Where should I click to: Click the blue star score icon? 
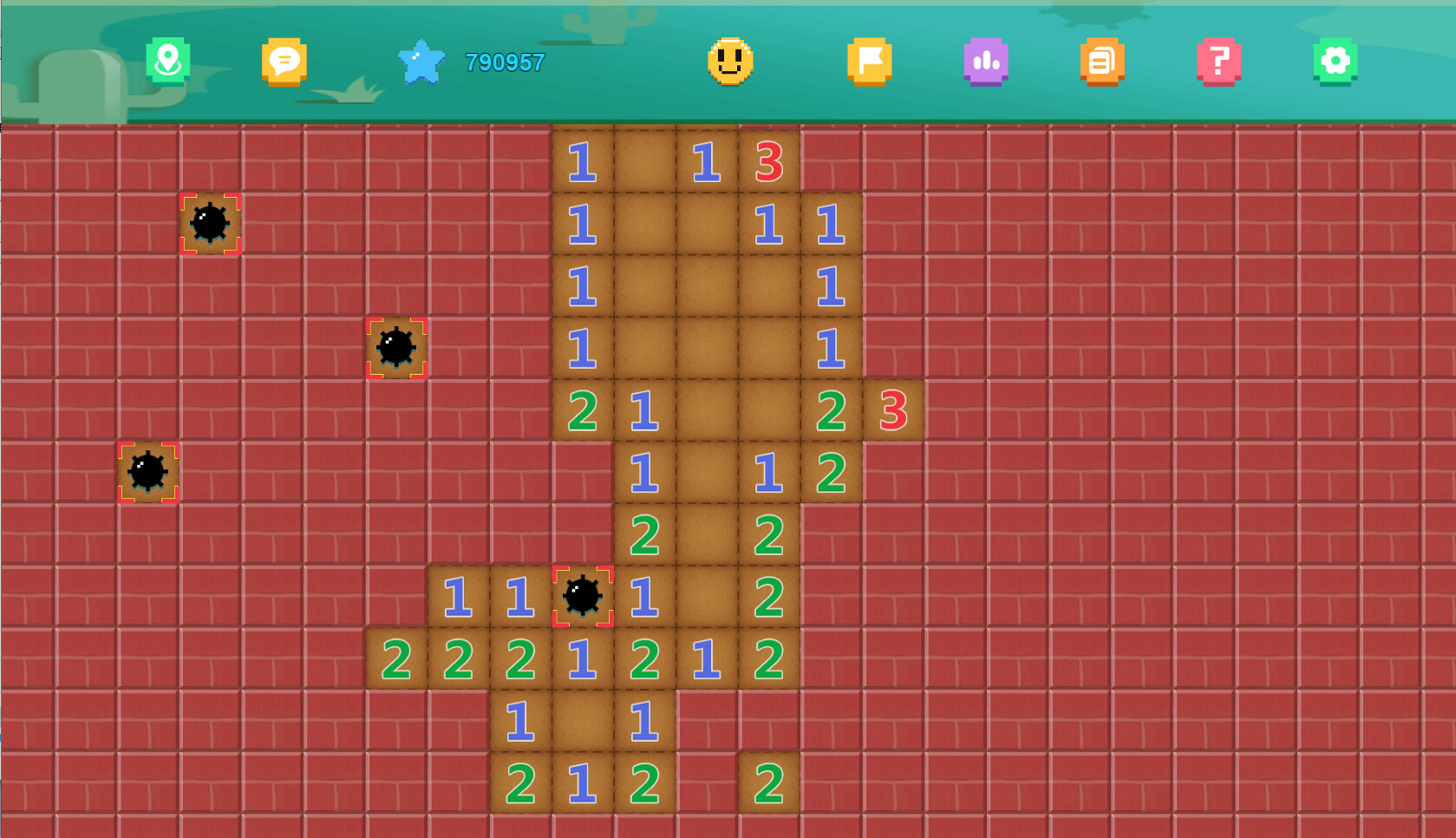(x=422, y=62)
